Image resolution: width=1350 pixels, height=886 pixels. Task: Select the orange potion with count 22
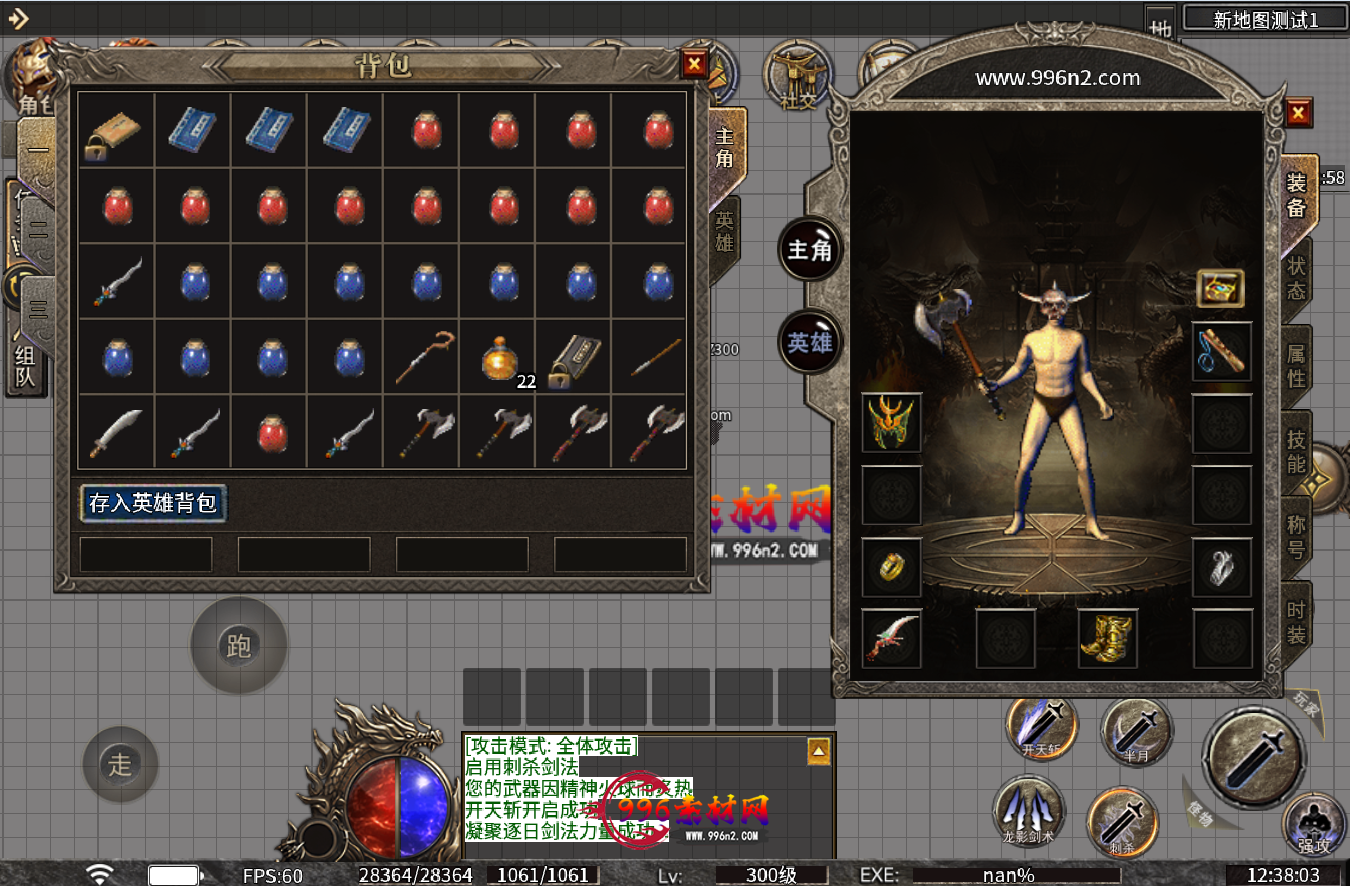click(500, 358)
